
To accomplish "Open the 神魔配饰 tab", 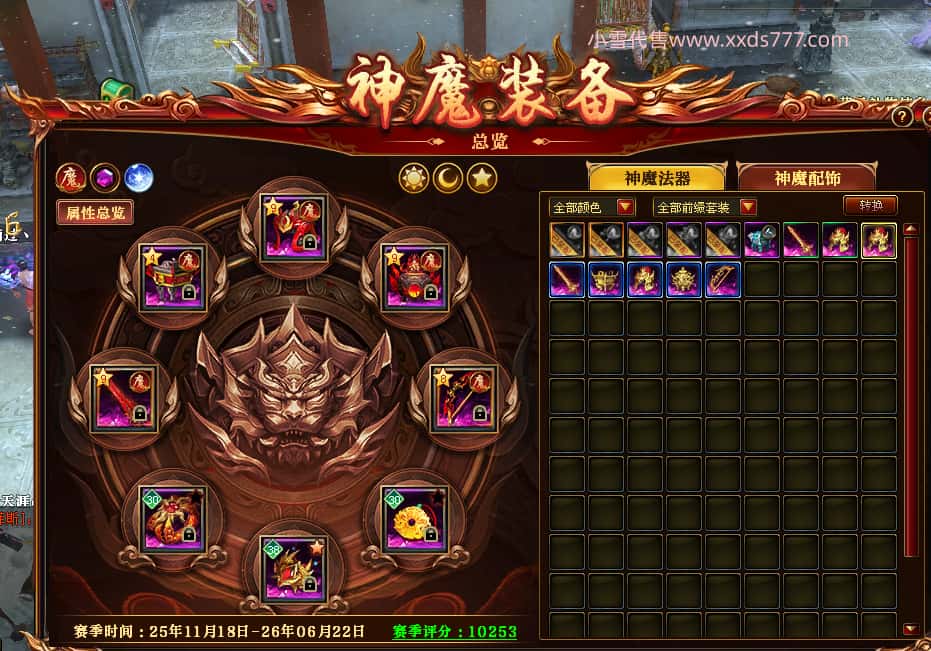I will click(x=806, y=177).
